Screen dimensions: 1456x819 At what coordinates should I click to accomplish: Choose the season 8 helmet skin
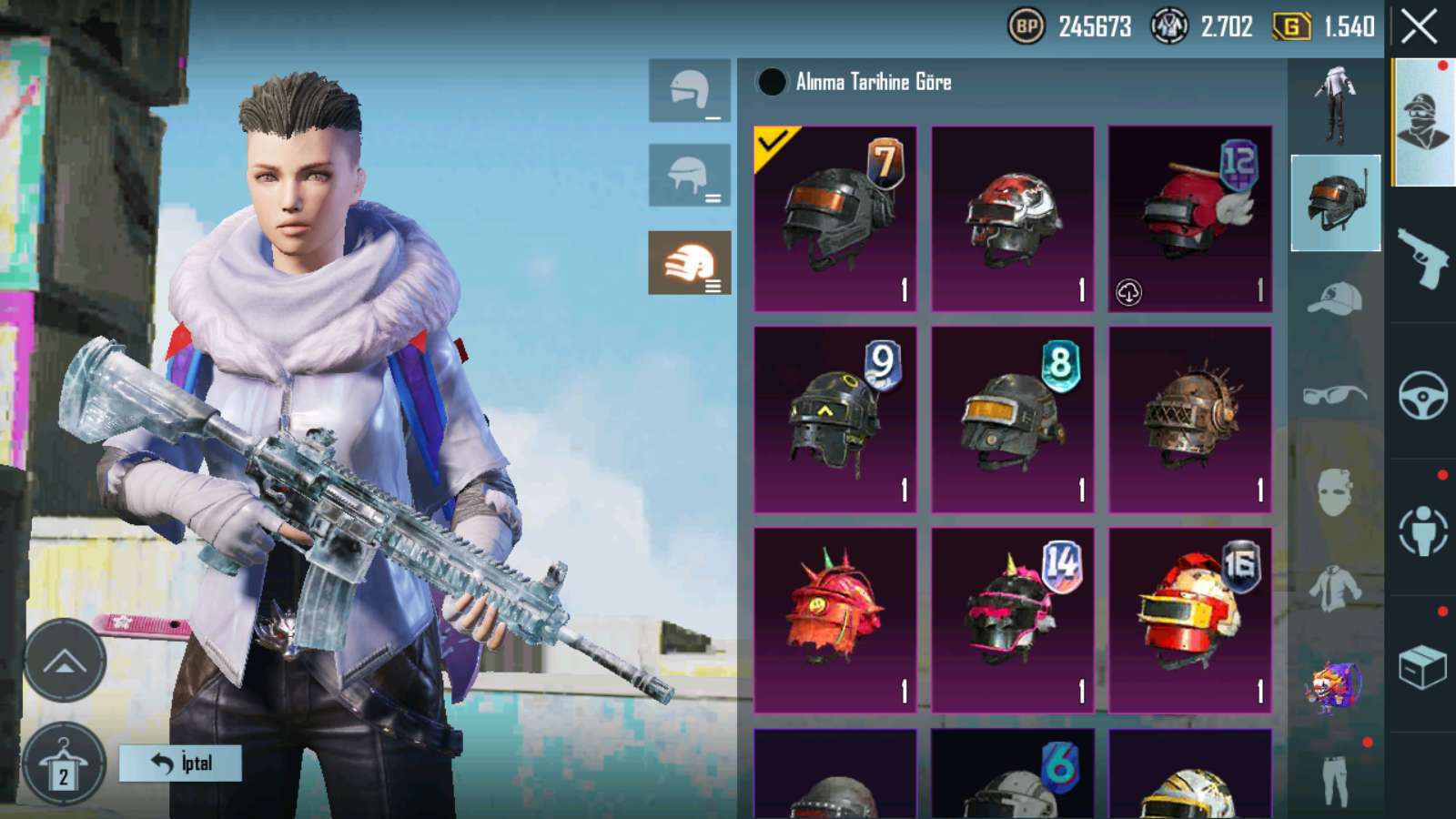point(1012,420)
